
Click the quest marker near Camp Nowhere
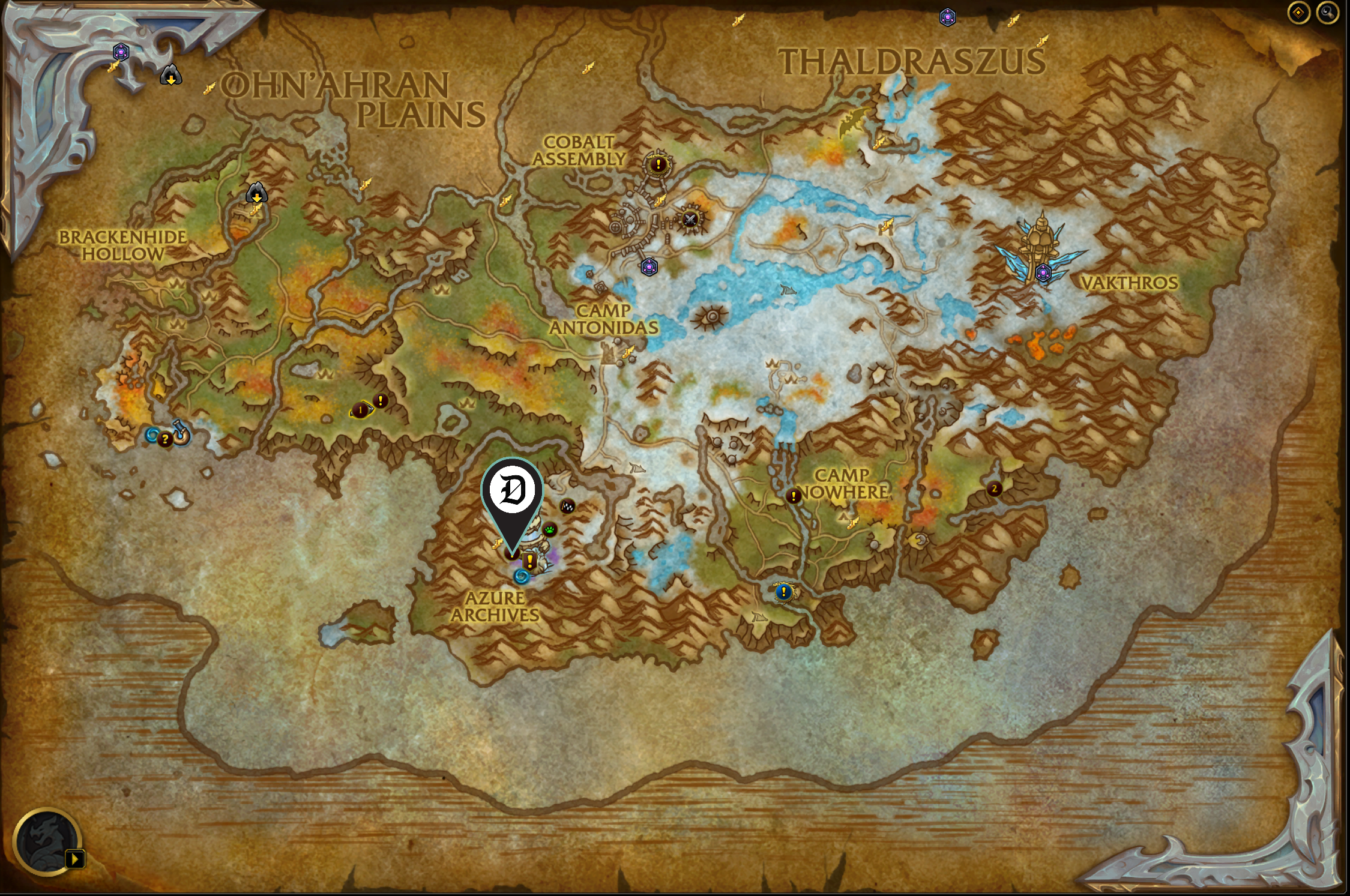coord(792,497)
